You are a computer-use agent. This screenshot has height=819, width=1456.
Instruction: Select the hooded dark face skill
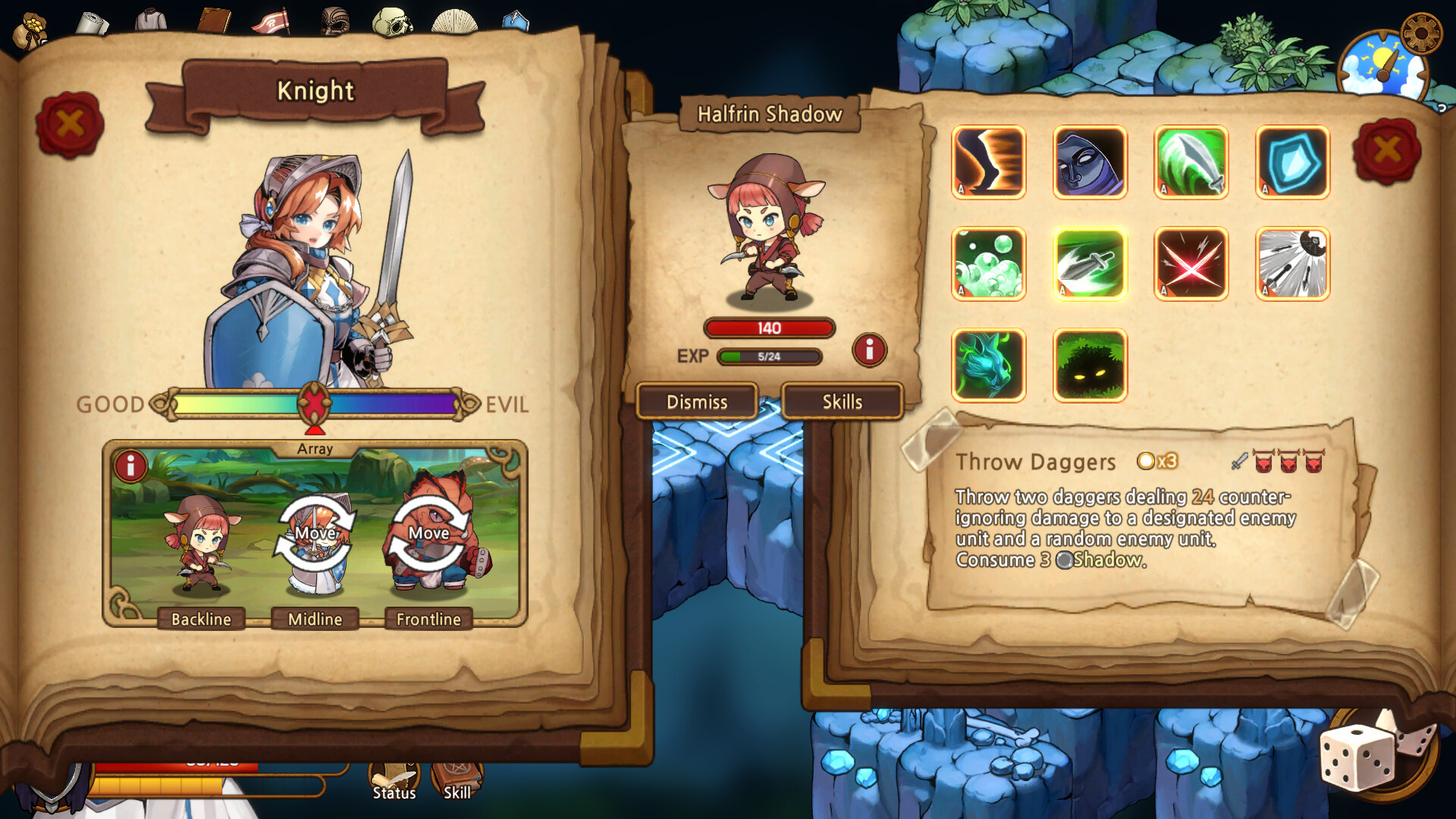pyautogui.click(x=1090, y=162)
